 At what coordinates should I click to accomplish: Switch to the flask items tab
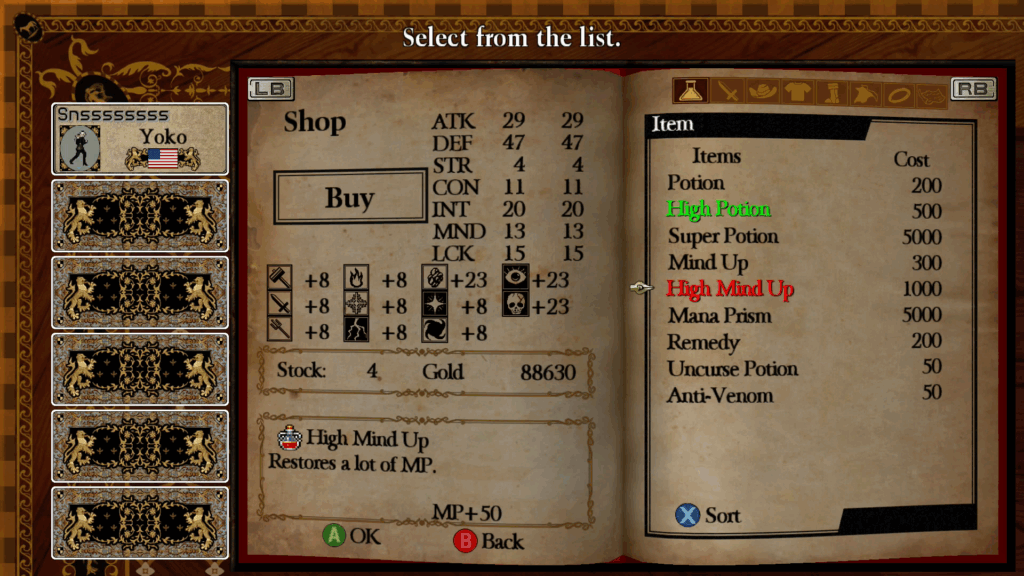pyautogui.click(x=690, y=92)
